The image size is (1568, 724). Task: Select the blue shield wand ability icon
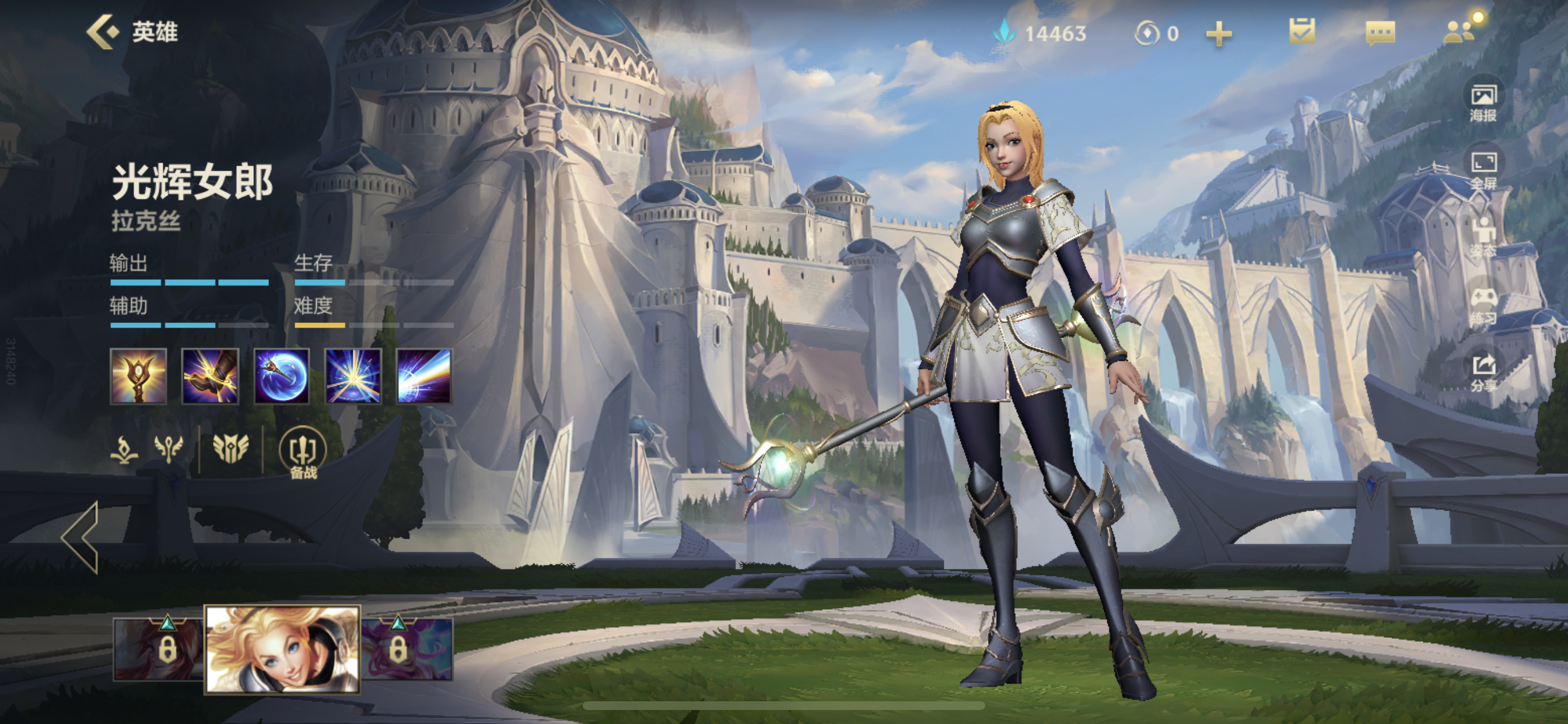281,376
